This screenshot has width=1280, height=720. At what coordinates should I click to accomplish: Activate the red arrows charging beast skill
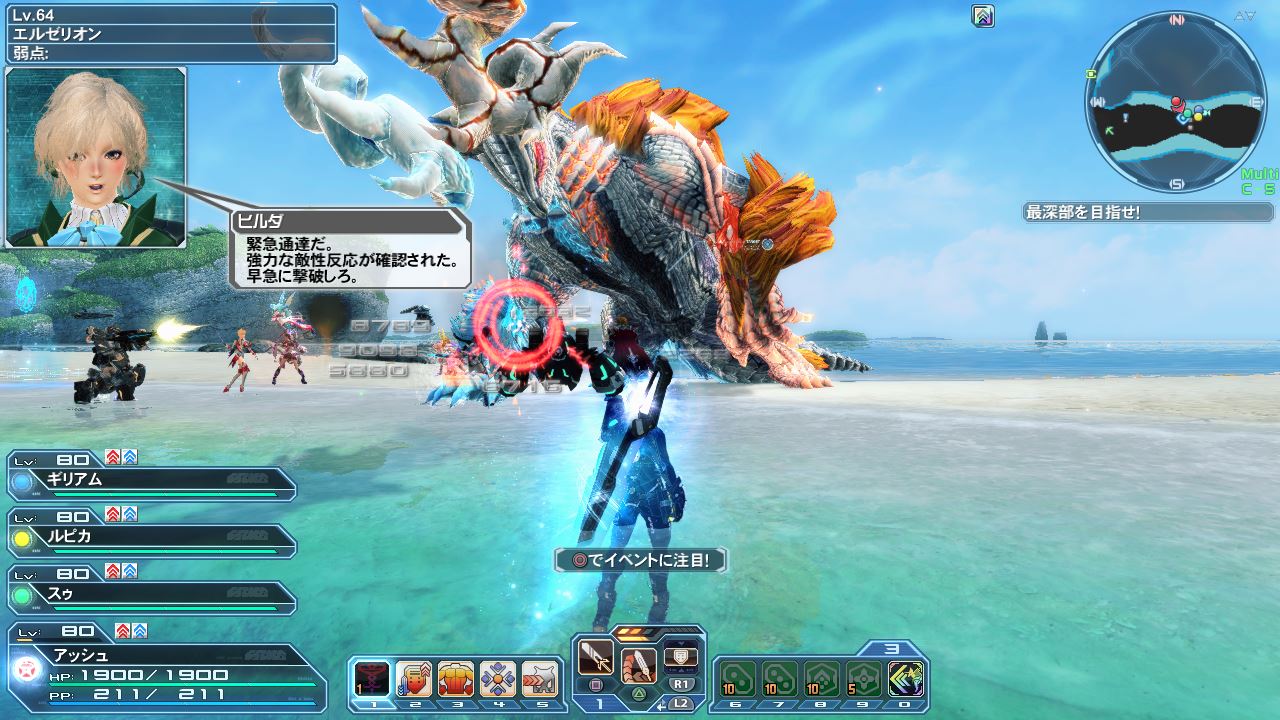click(x=539, y=679)
